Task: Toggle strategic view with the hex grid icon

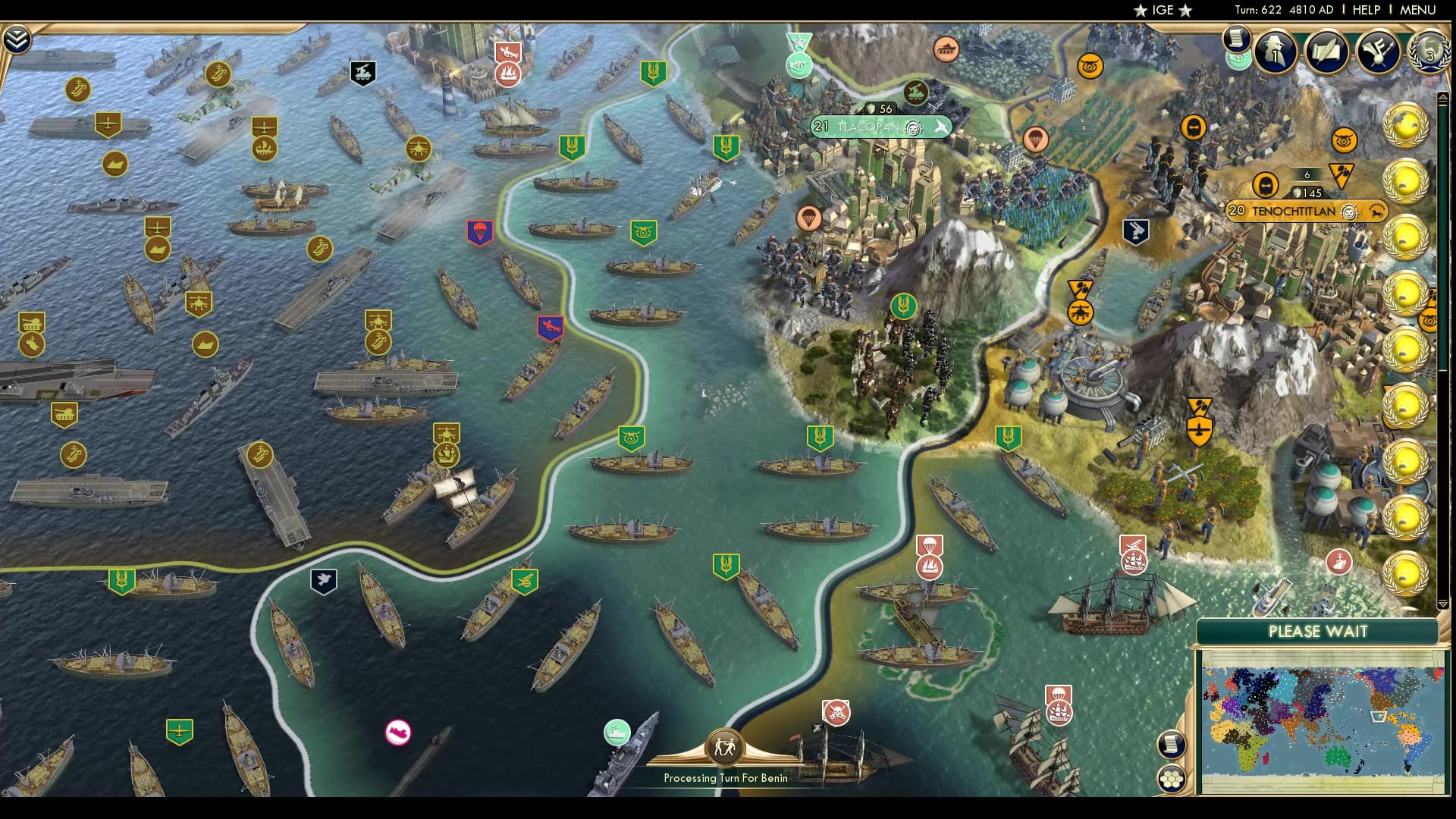Action: click(x=1171, y=779)
